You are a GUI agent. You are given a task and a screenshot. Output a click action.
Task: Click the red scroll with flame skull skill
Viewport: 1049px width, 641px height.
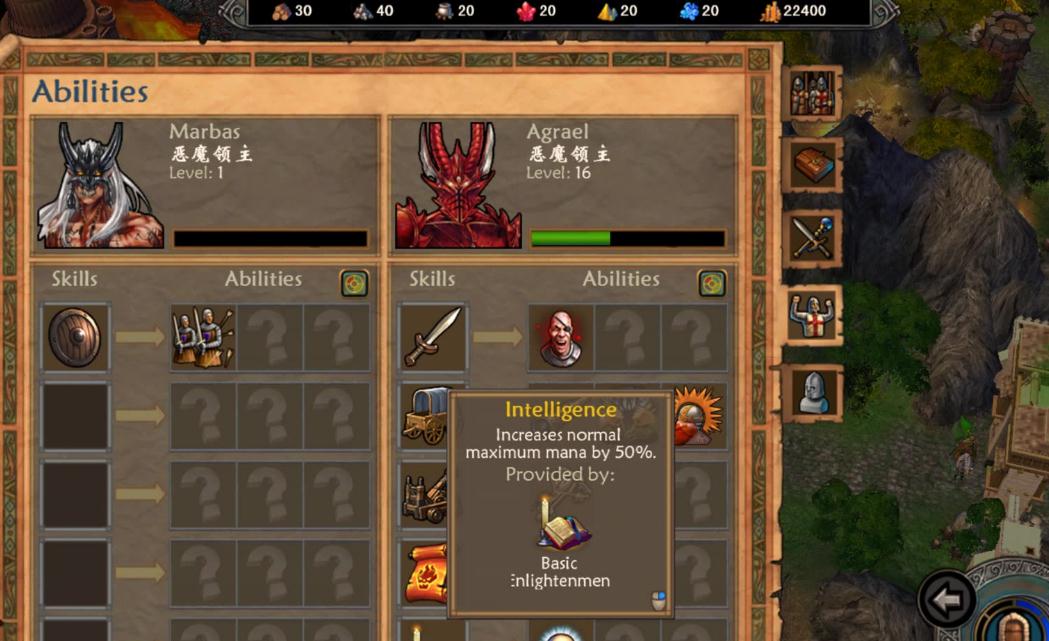tap(426, 573)
